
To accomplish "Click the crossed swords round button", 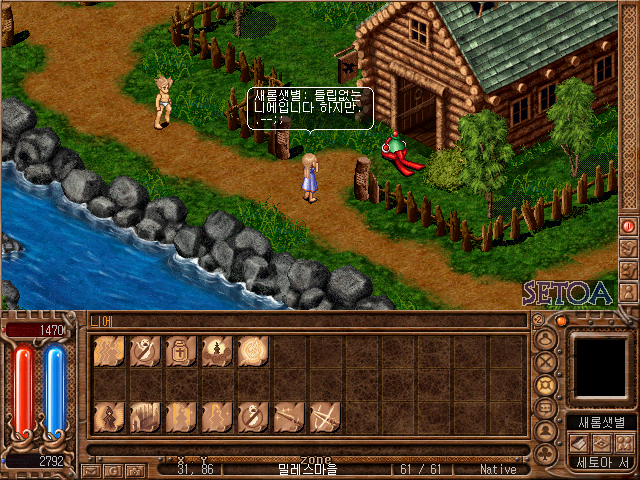I will click(546, 362).
